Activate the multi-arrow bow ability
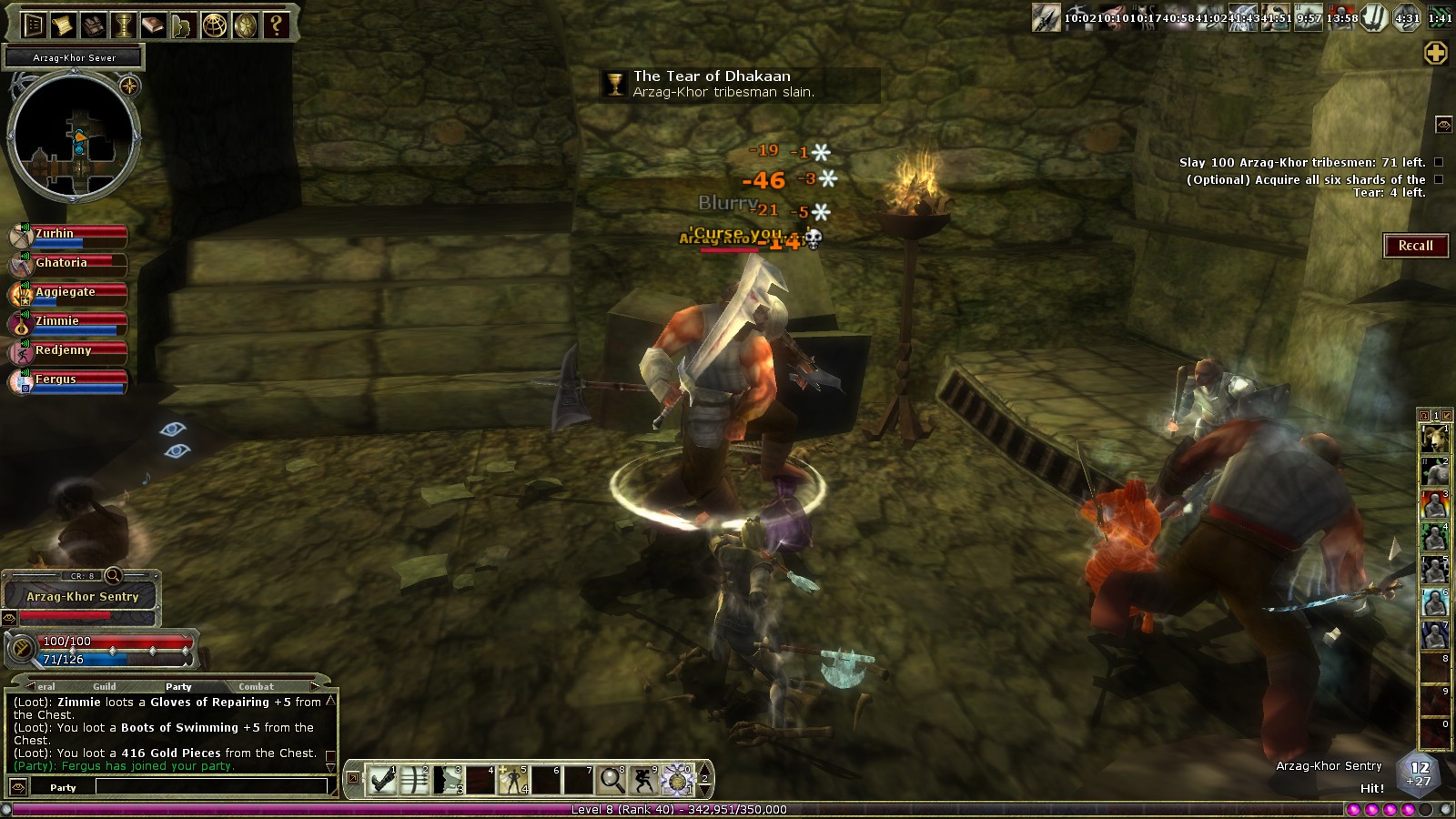The width and height of the screenshot is (1456, 819). [x=415, y=780]
